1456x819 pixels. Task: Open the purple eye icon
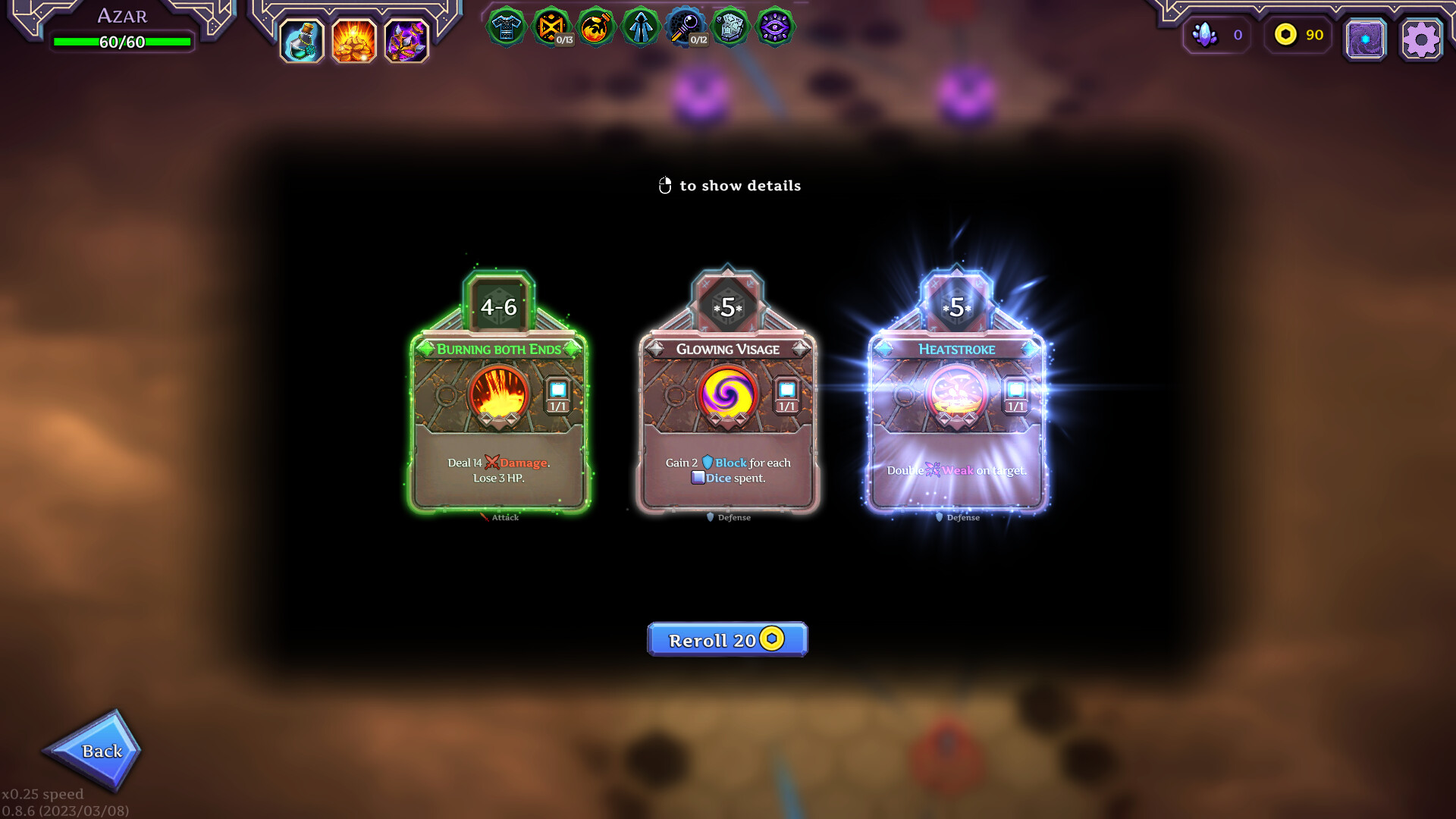click(775, 27)
